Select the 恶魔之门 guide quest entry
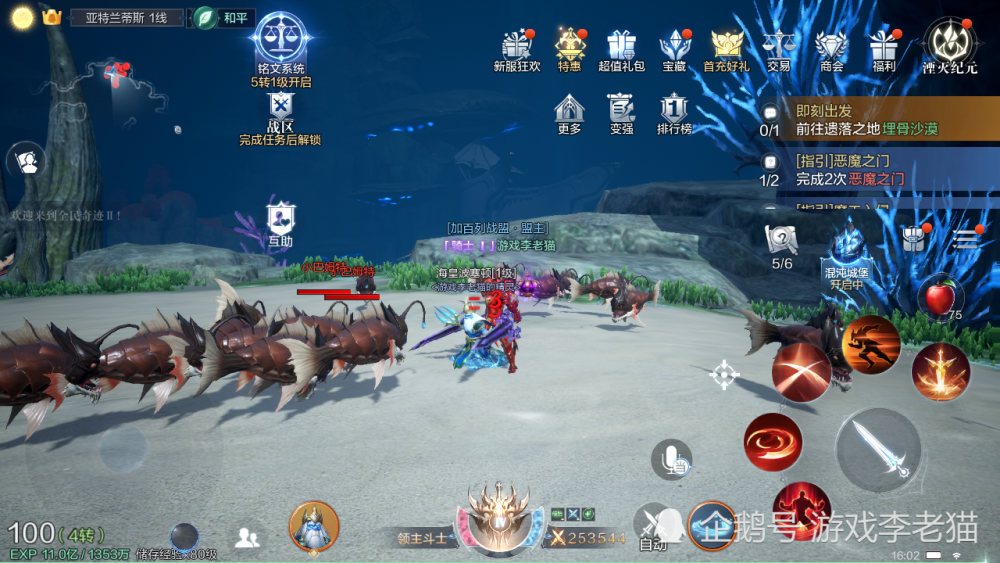Screen dimensions: 1000x563 pos(866,169)
